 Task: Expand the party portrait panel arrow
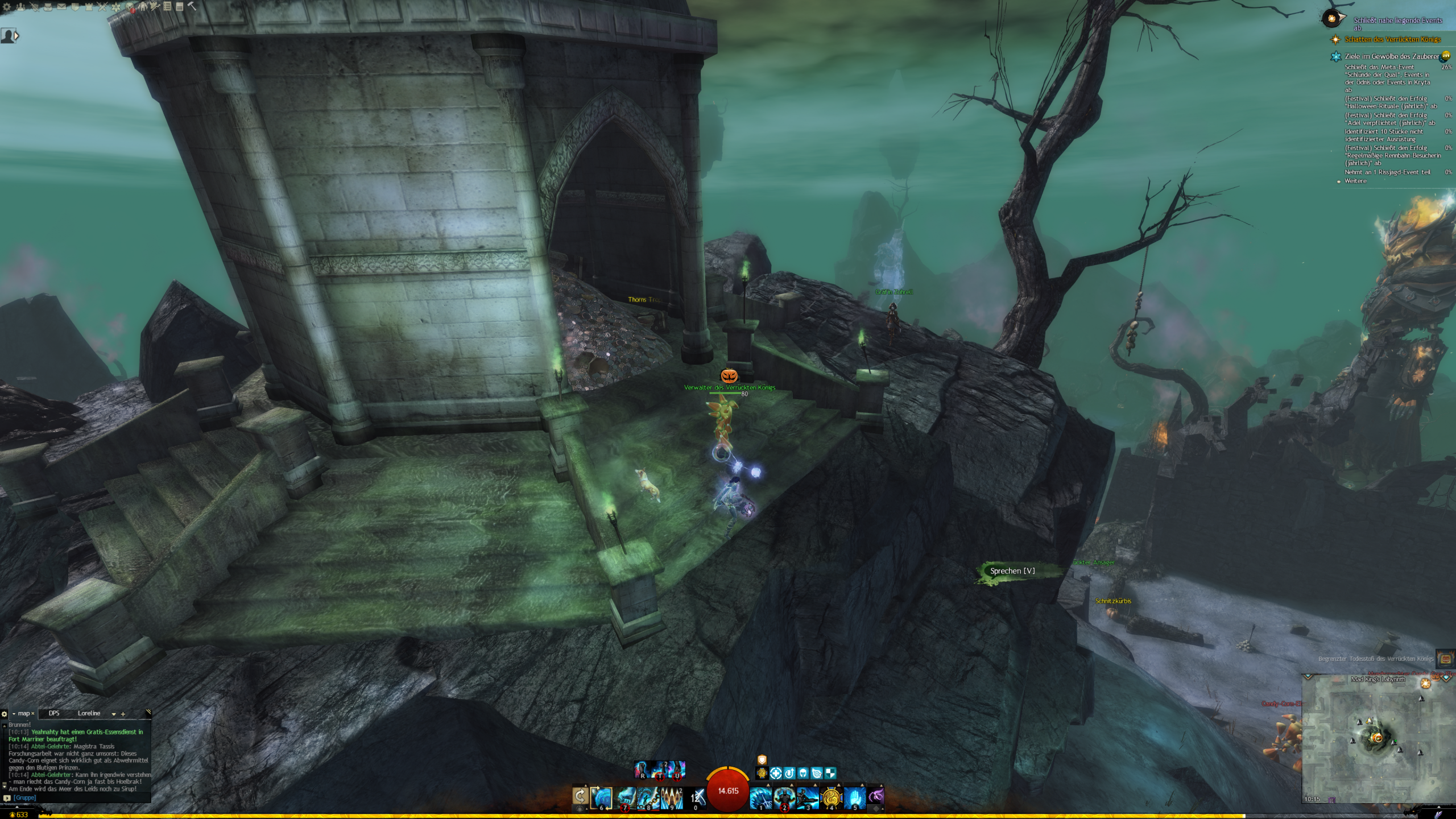click(16, 36)
